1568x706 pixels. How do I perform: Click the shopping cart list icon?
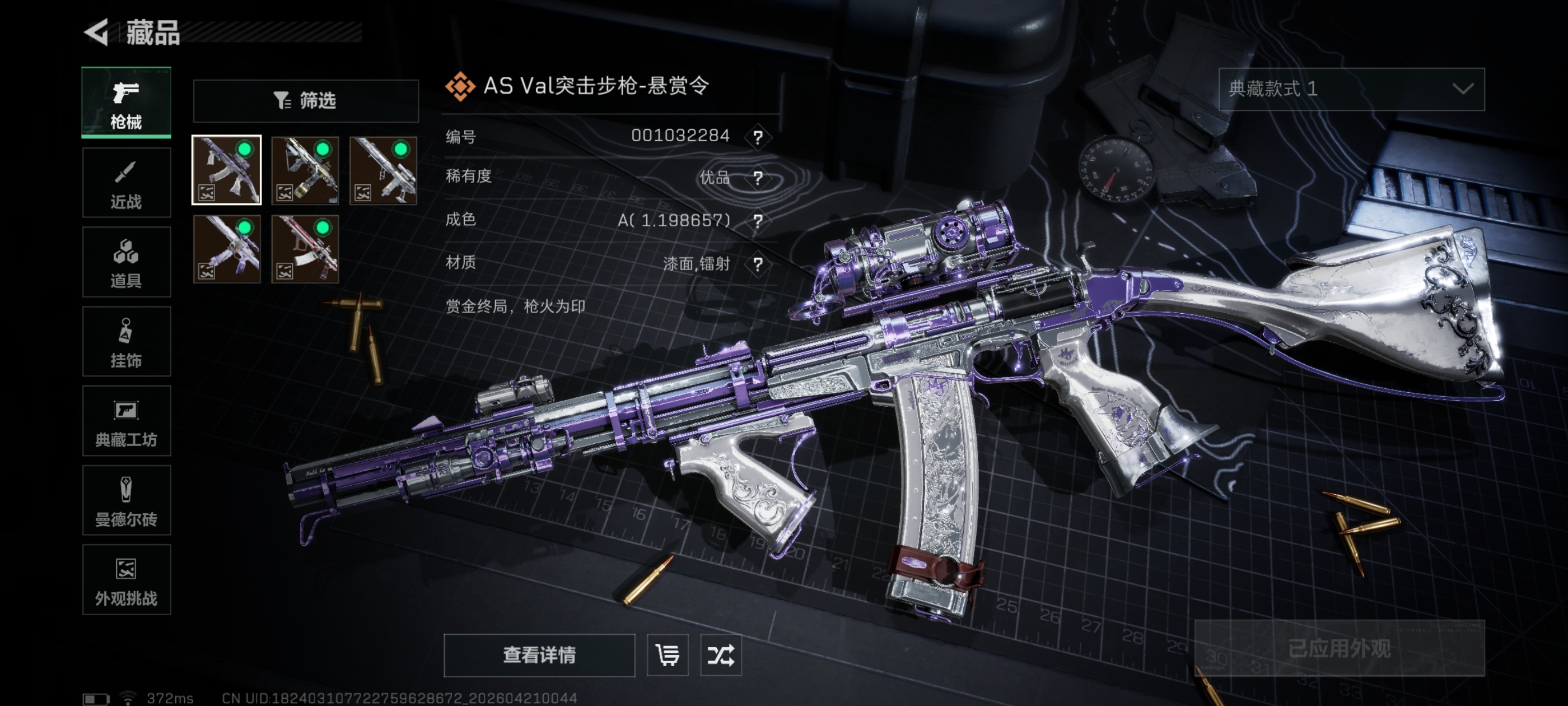pyautogui.click(x=668, y=655)
